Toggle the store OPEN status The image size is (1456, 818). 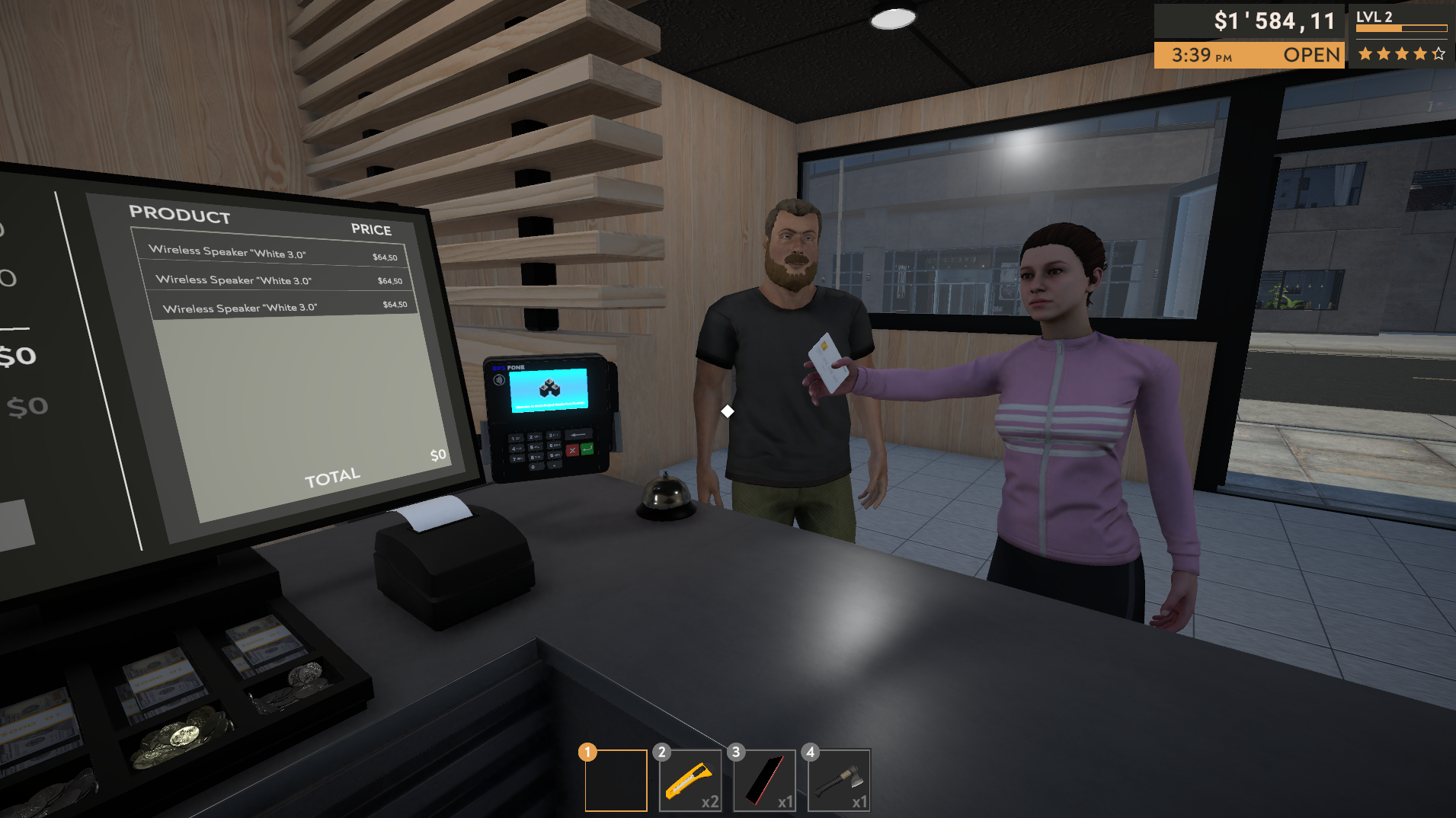1312,55
